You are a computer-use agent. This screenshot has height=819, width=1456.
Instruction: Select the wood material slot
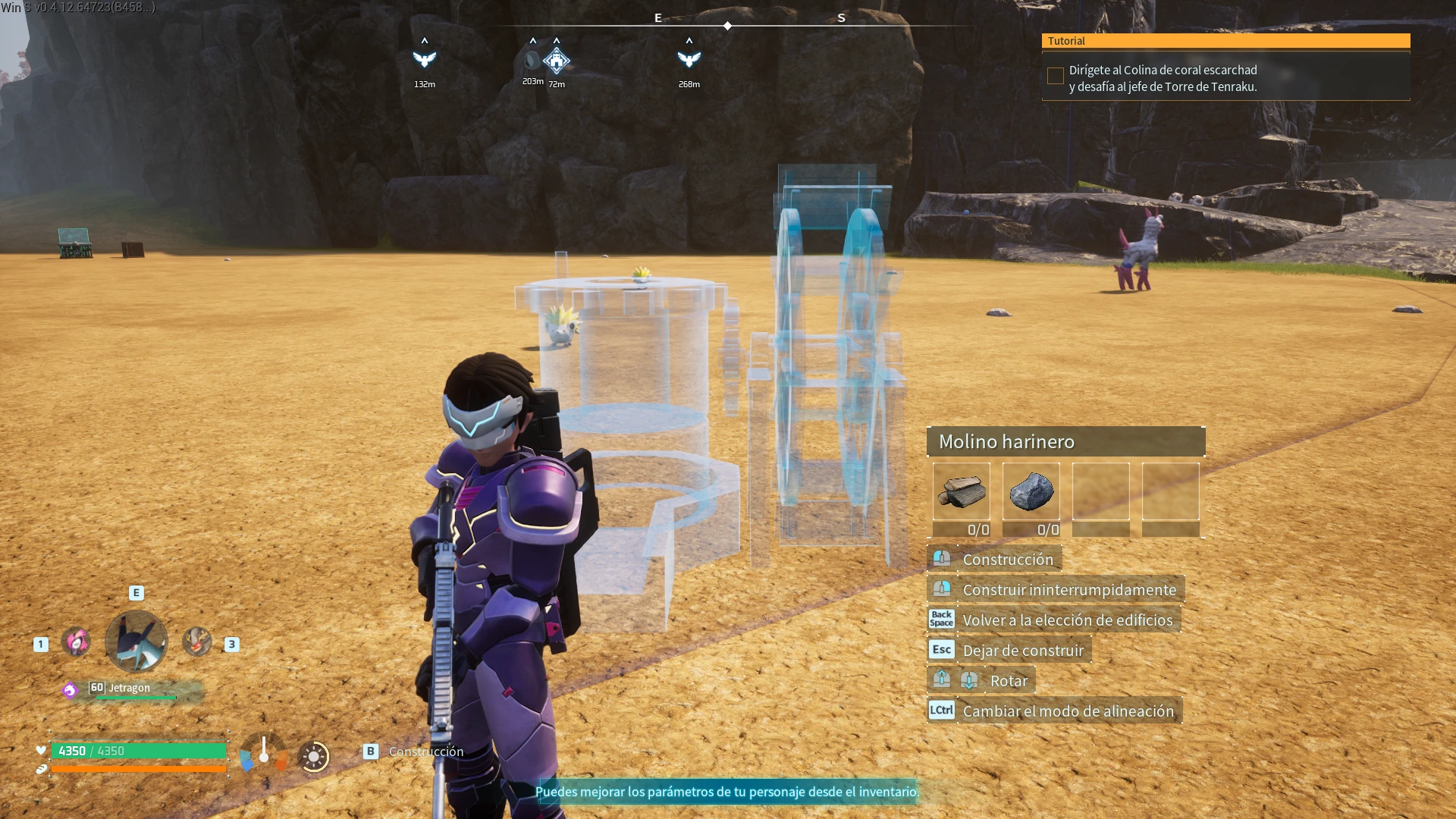click(961, 492)
